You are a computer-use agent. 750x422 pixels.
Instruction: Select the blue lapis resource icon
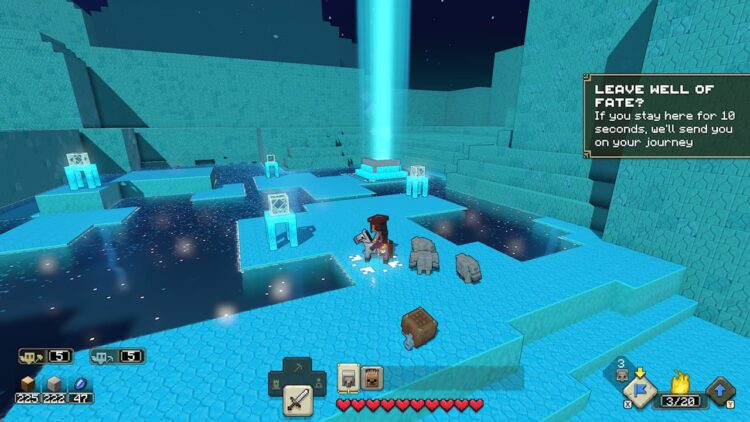81,384
